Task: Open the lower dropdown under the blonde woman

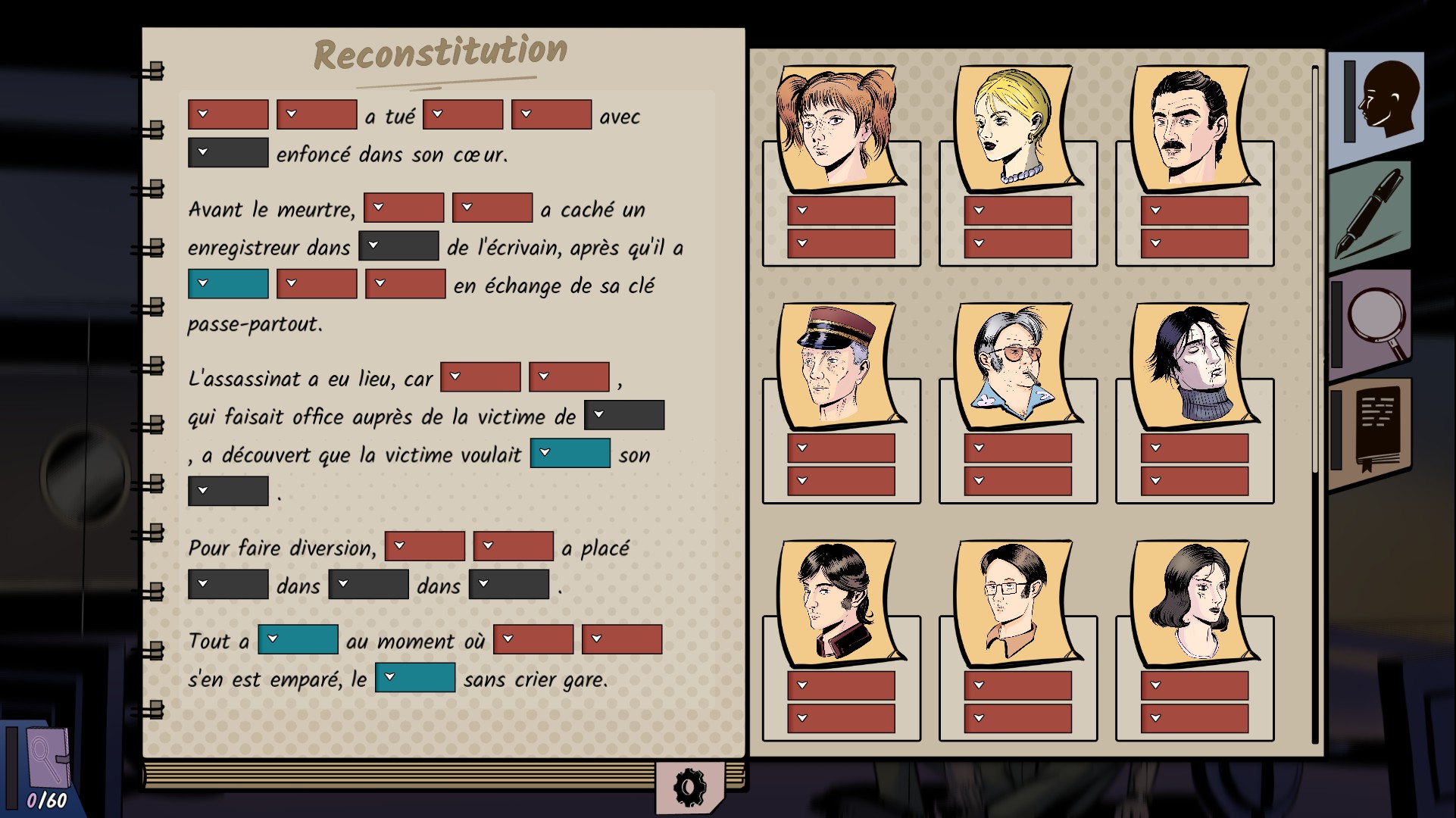Action: point(1017,244)
